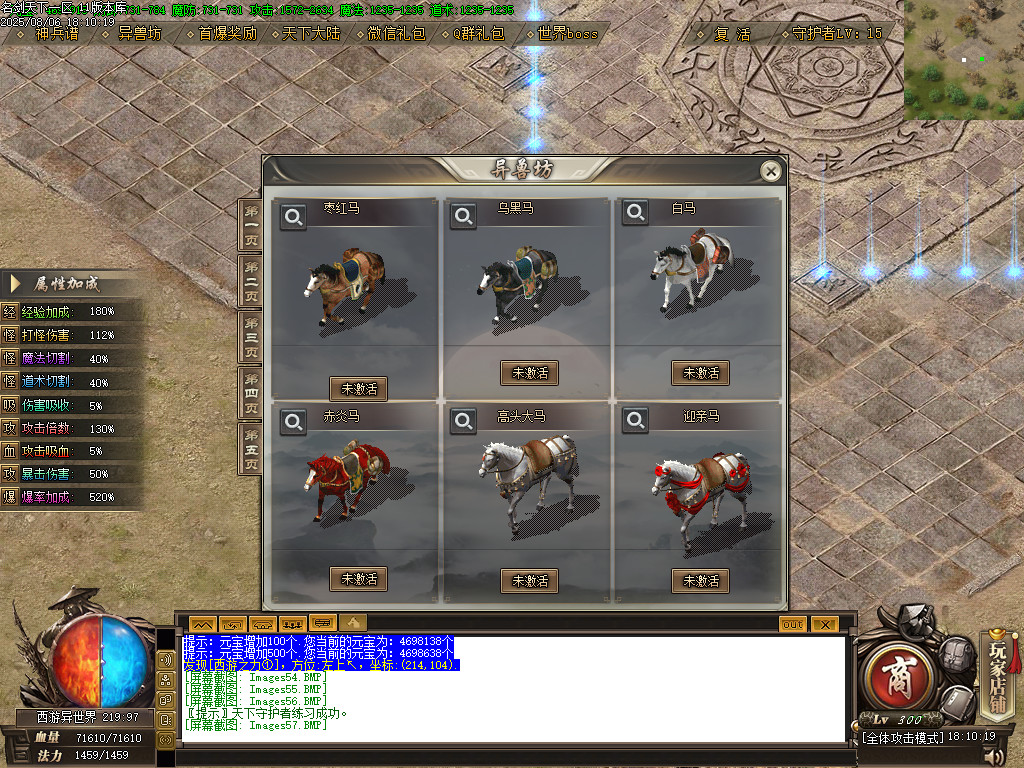Preview the 赤炎马 using its magnifier
Viewport: 1024px width, 768px height.
click(293, 423)
